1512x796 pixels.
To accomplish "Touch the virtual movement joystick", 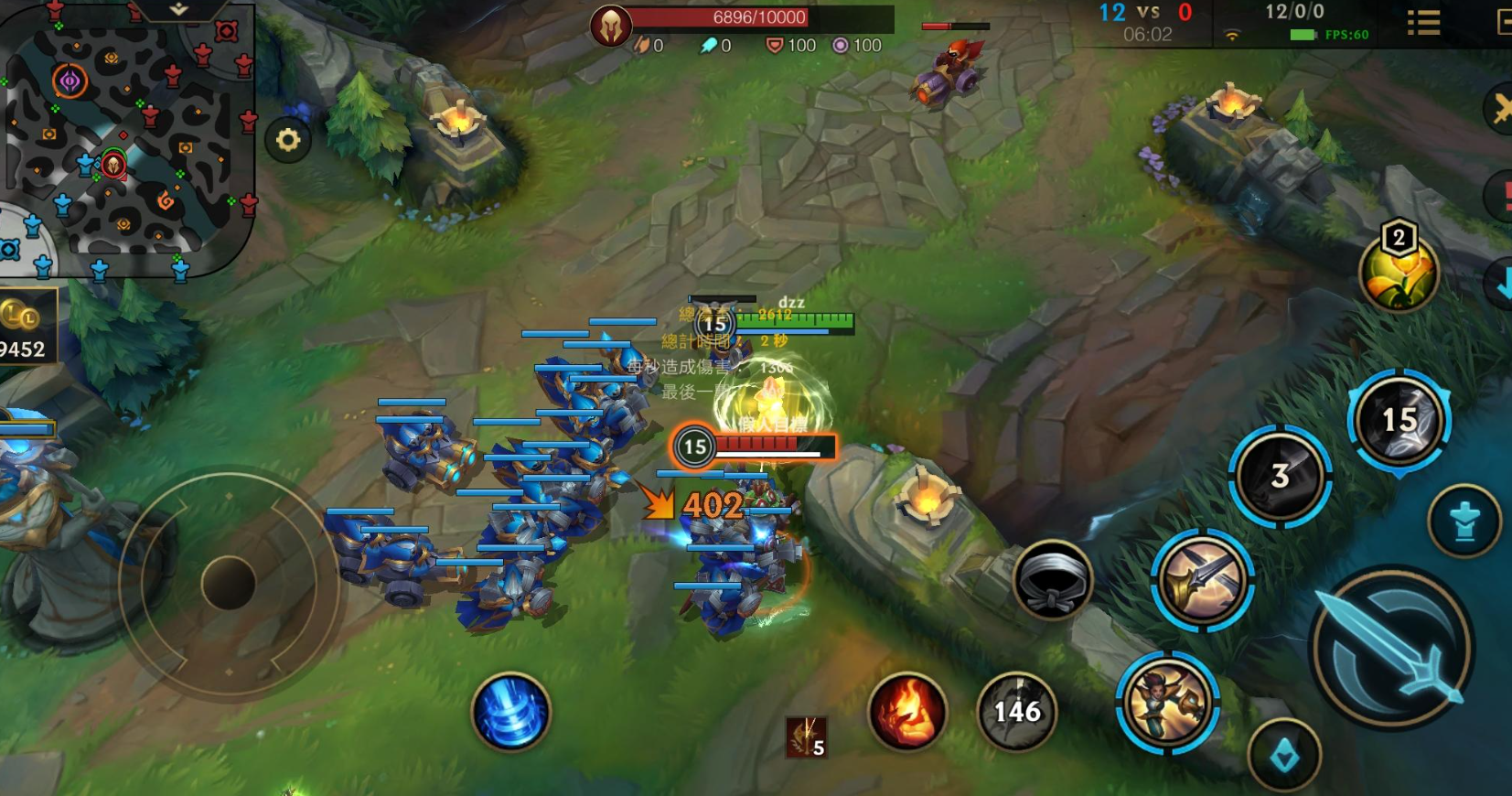I will 228,583.
